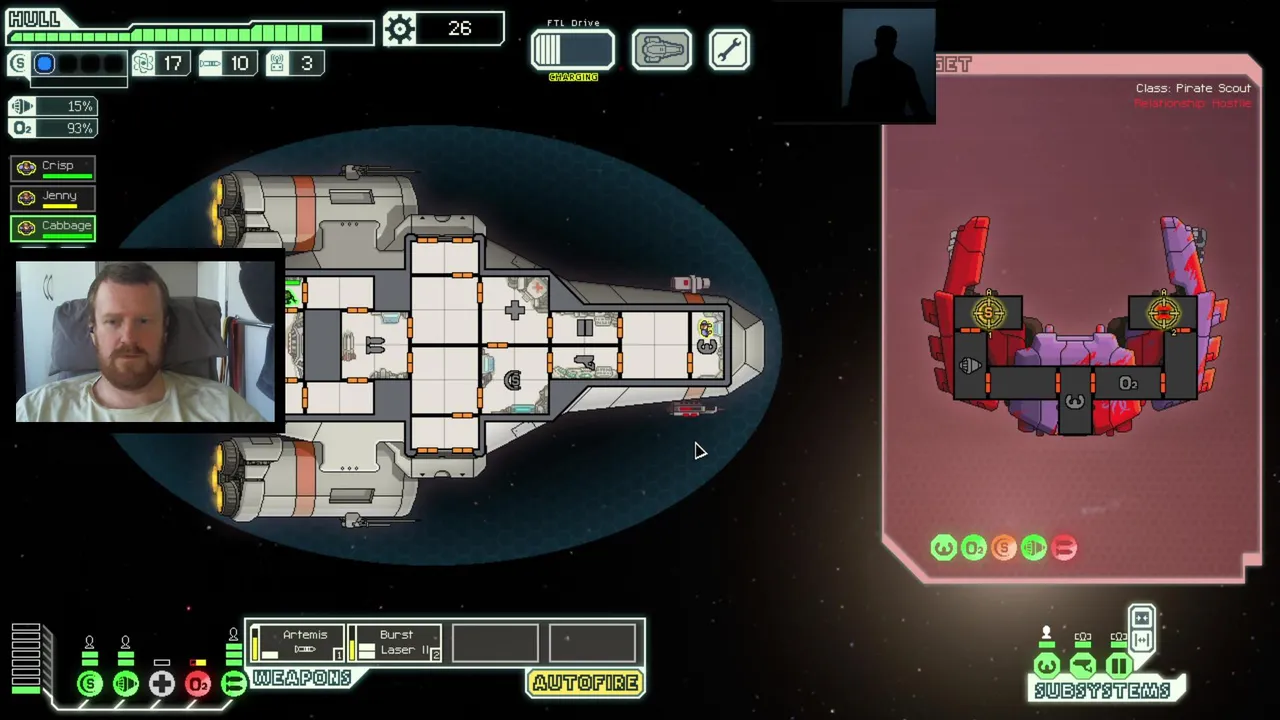Close all doors with the top door button
Viewport: 1280px width, 720px height.
(x=1142, y=618)
